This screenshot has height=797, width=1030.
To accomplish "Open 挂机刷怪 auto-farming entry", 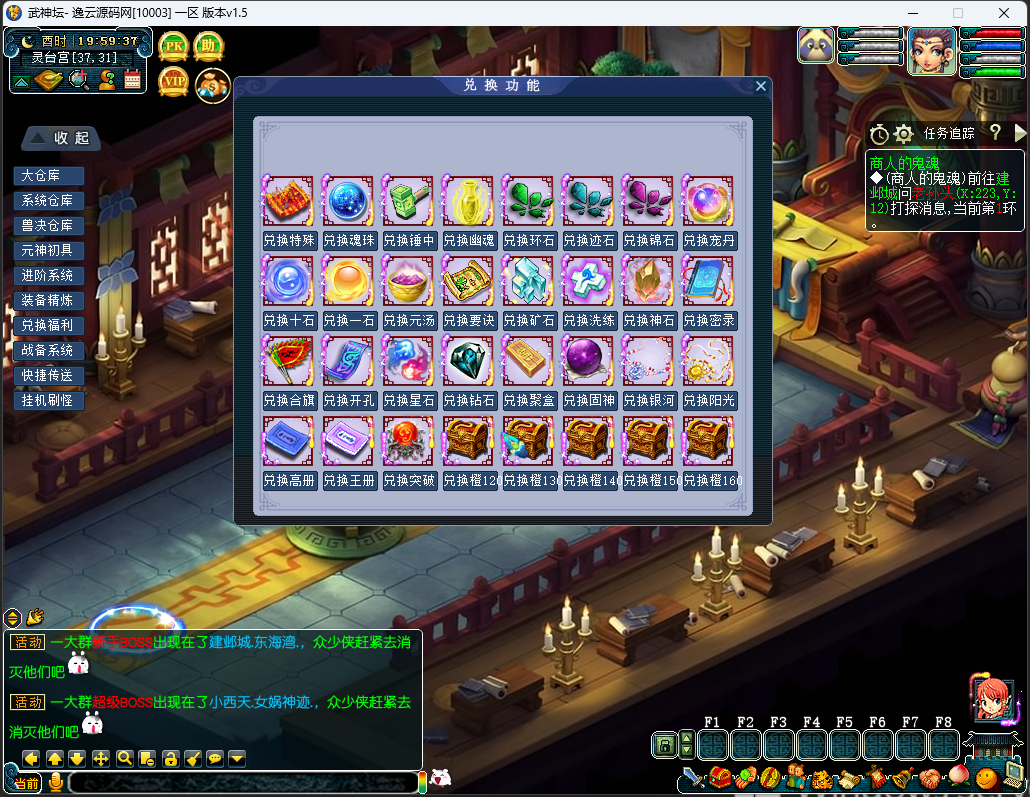I will 48,401.
